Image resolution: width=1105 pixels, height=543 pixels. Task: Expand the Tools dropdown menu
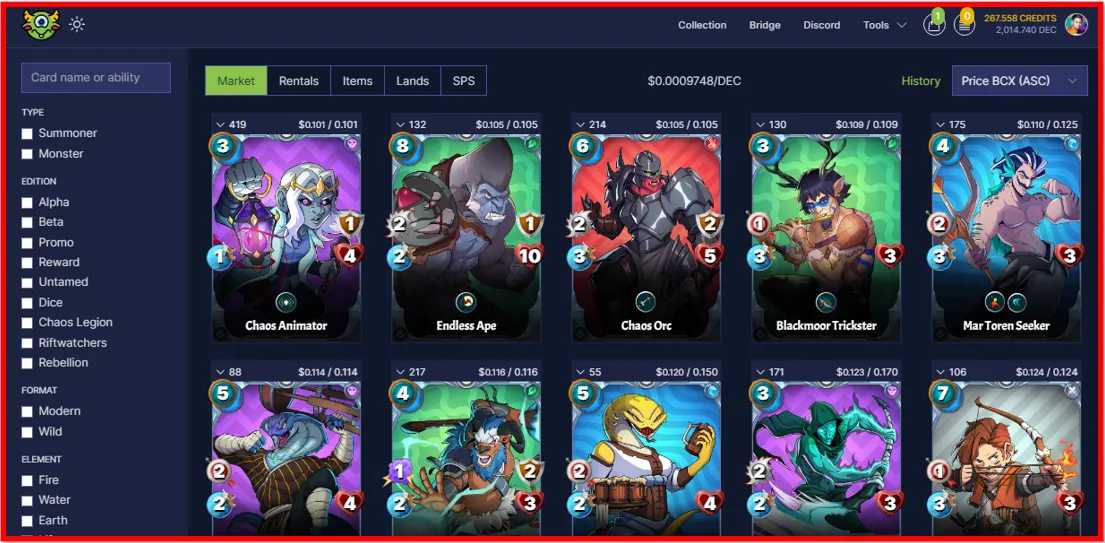(884, 25)
